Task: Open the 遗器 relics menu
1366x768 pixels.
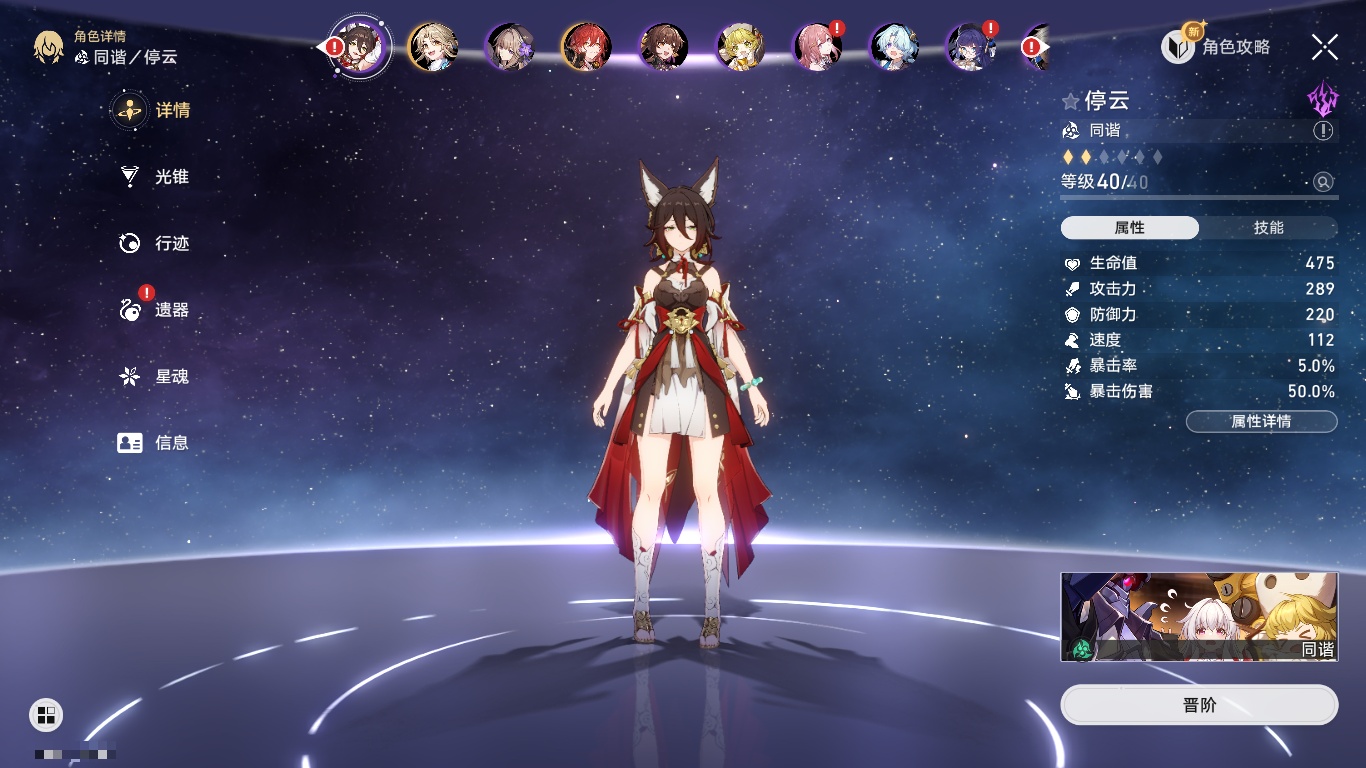Action: (153, 310)
